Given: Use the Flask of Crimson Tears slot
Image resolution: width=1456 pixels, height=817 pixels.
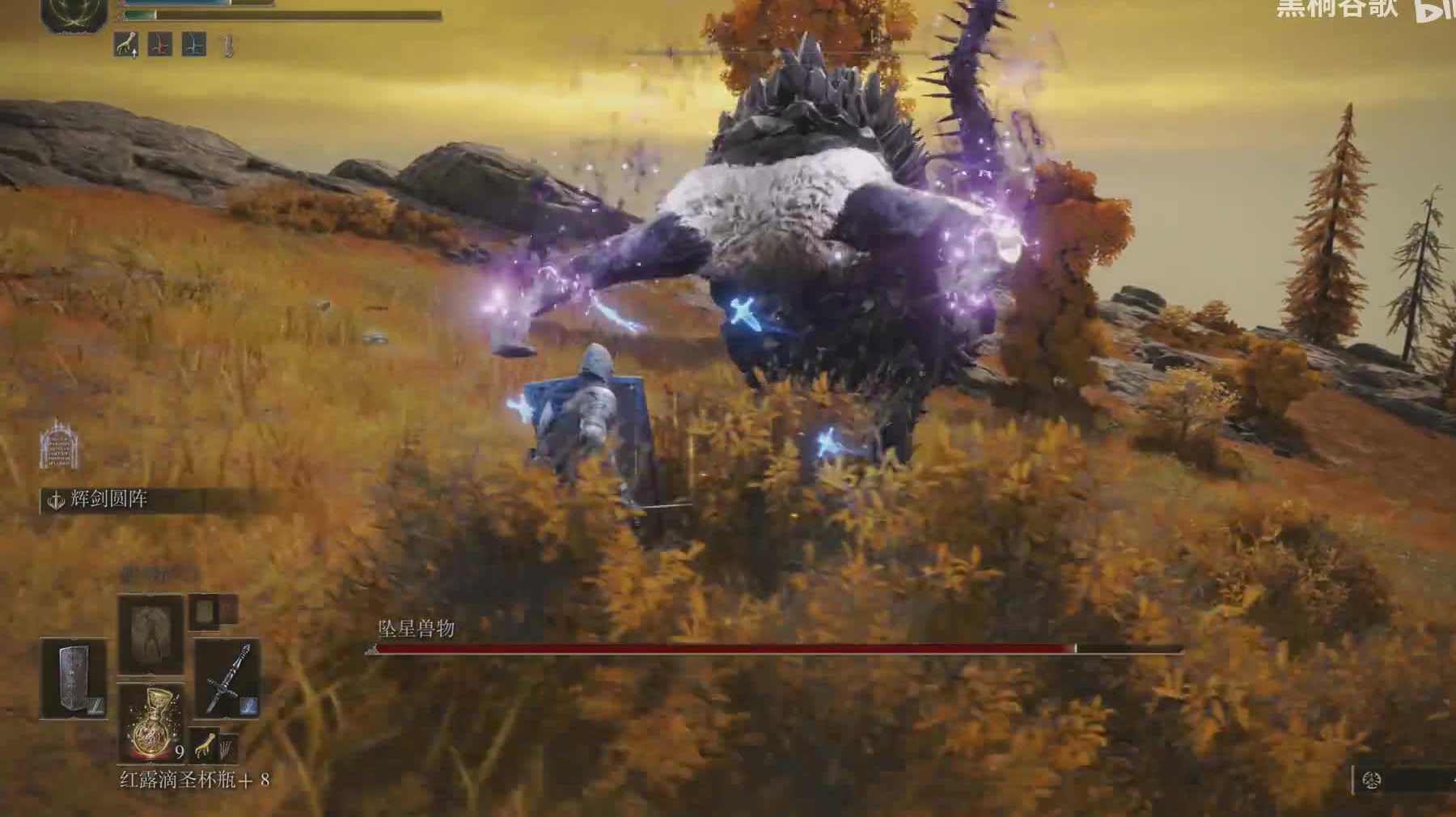Looking at the screenshot, I should pos(150,722).
